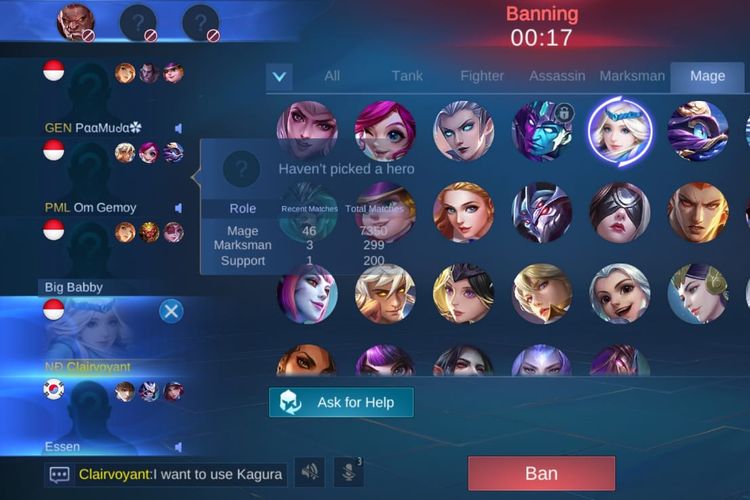
Task: Select the highlighted blonde mage hero portrait
Action: (620, 131)
